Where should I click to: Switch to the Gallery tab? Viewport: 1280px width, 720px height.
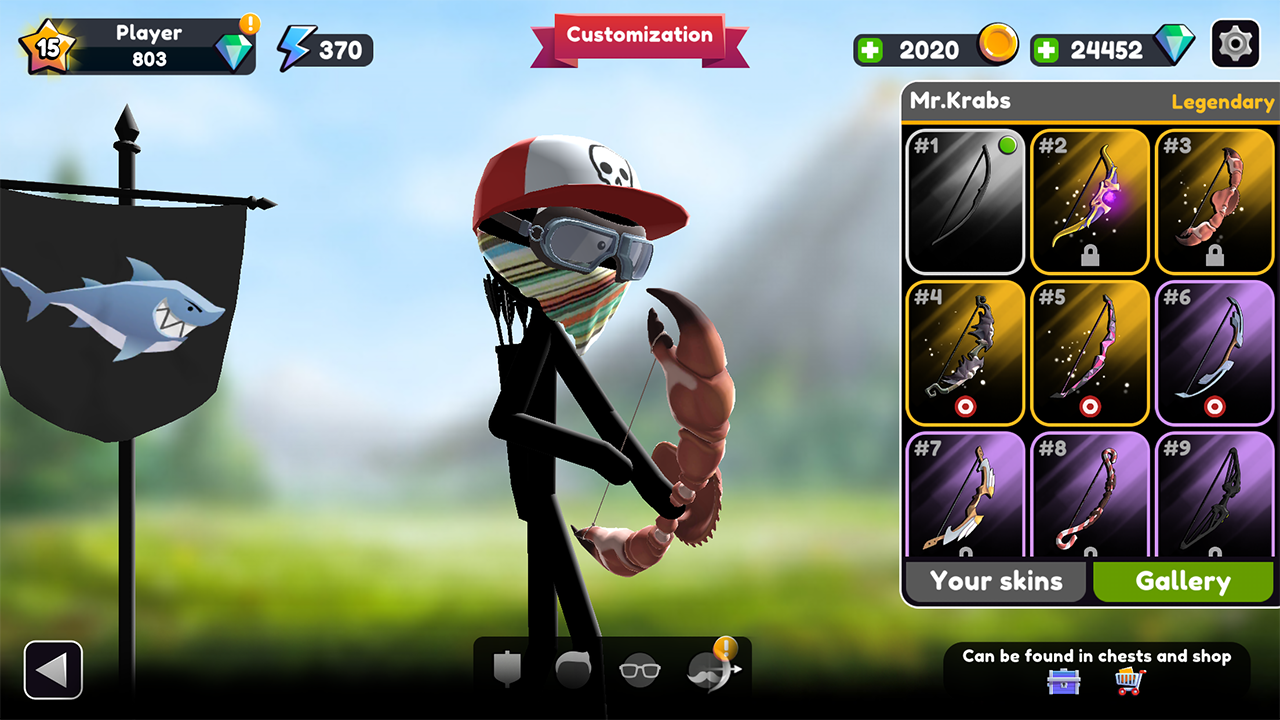(1183, 581)
